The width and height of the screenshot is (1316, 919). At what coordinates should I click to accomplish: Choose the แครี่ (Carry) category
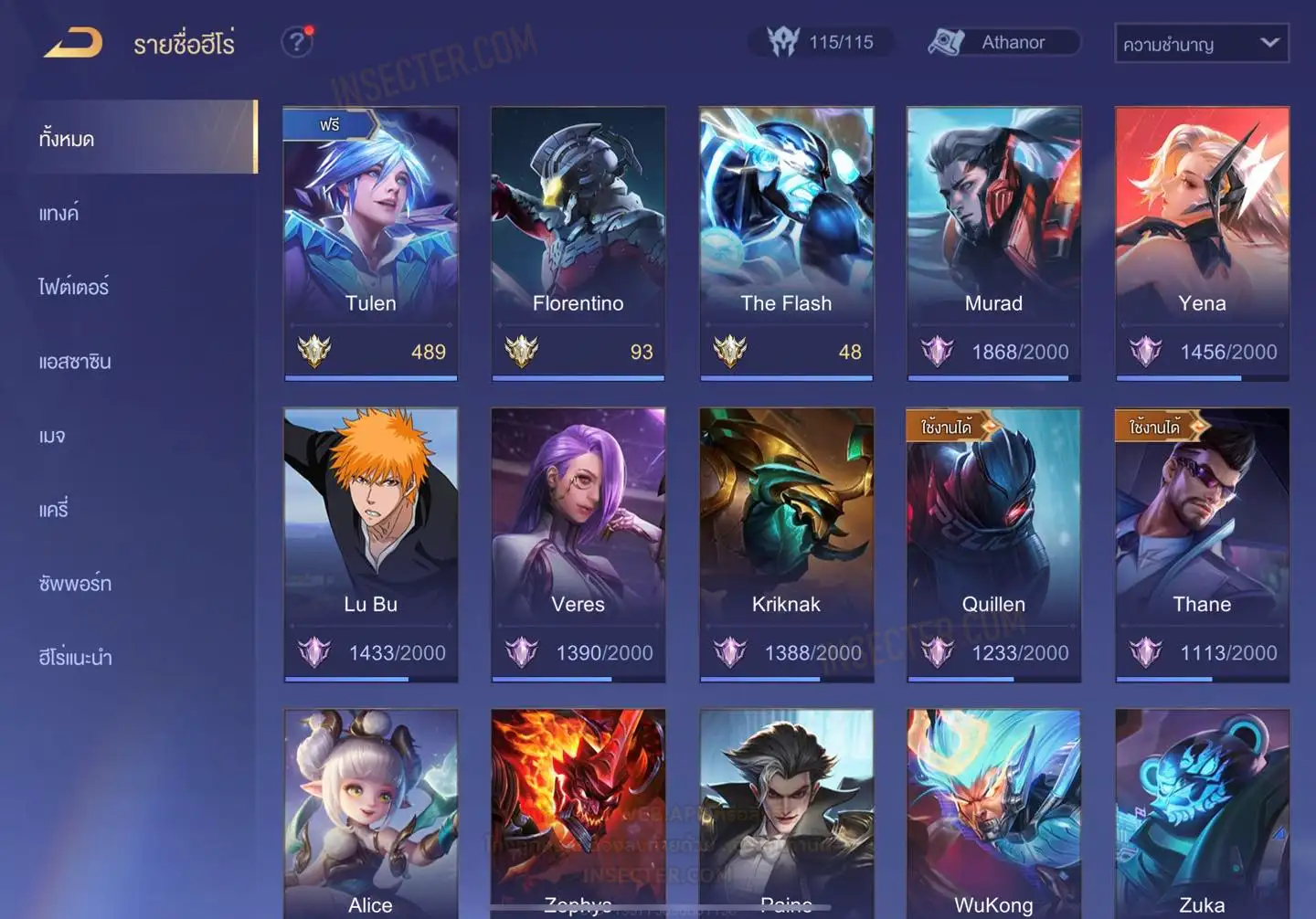pos(54,510)
